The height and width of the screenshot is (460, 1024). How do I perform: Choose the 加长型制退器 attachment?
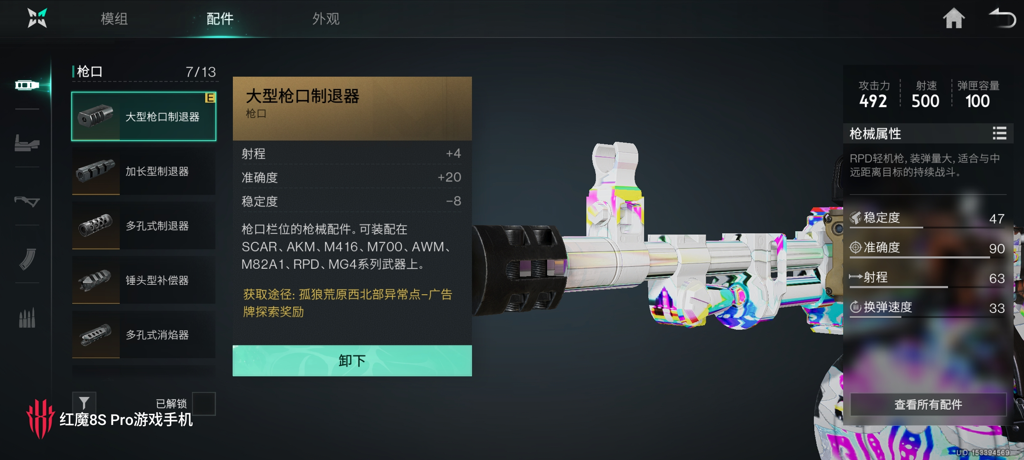point(143,172)
